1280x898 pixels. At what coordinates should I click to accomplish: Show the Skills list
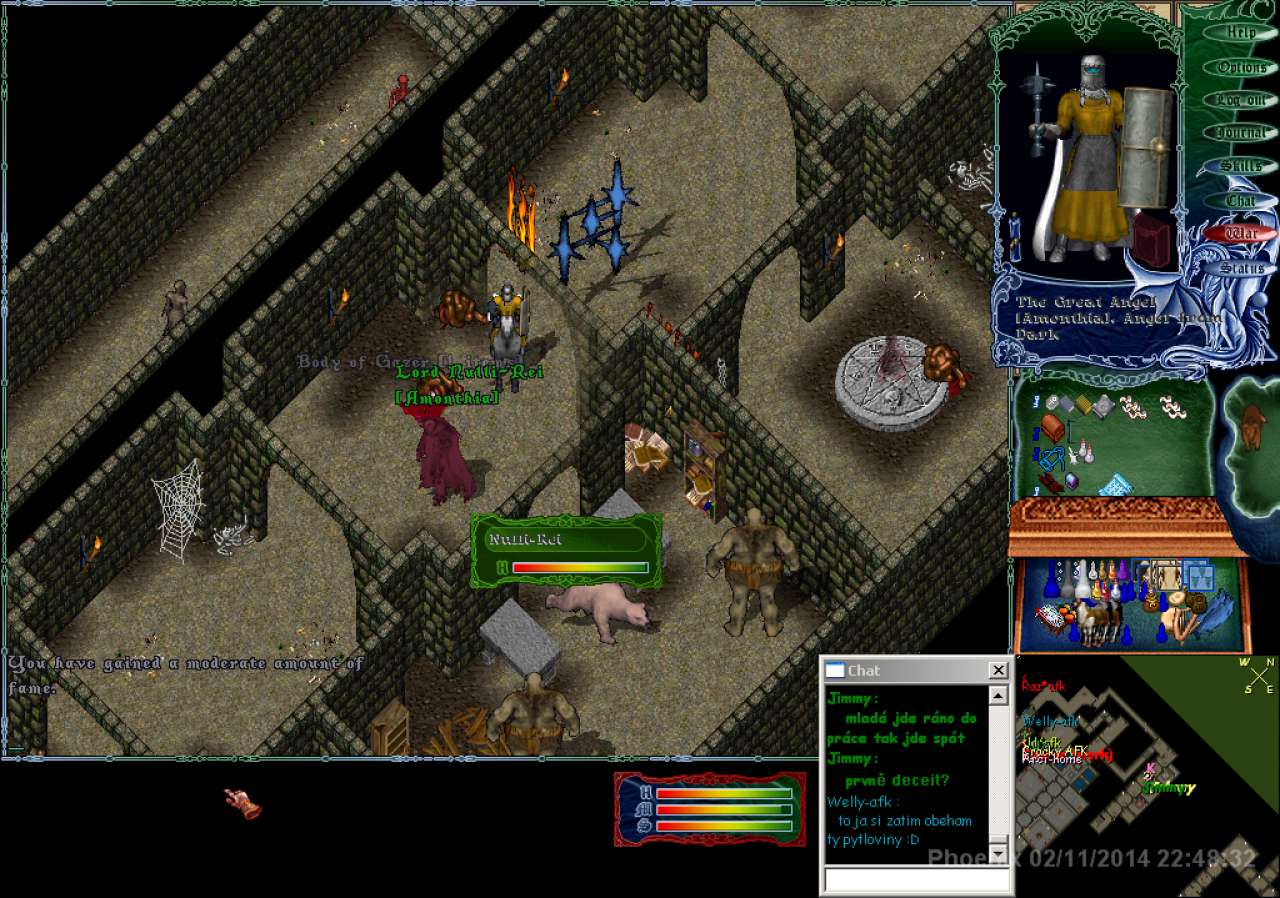1240,166
